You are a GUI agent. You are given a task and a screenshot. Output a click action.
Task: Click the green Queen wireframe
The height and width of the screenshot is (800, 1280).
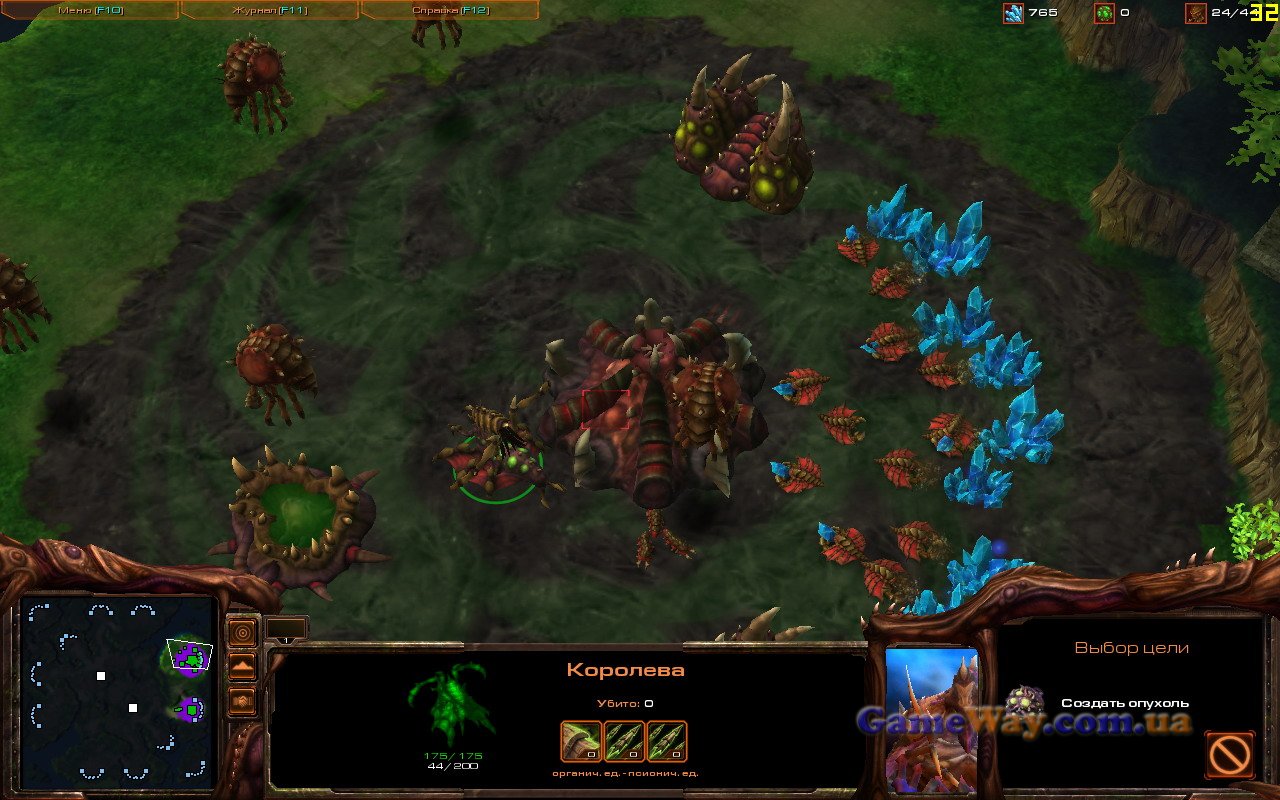tap(452, 703)
